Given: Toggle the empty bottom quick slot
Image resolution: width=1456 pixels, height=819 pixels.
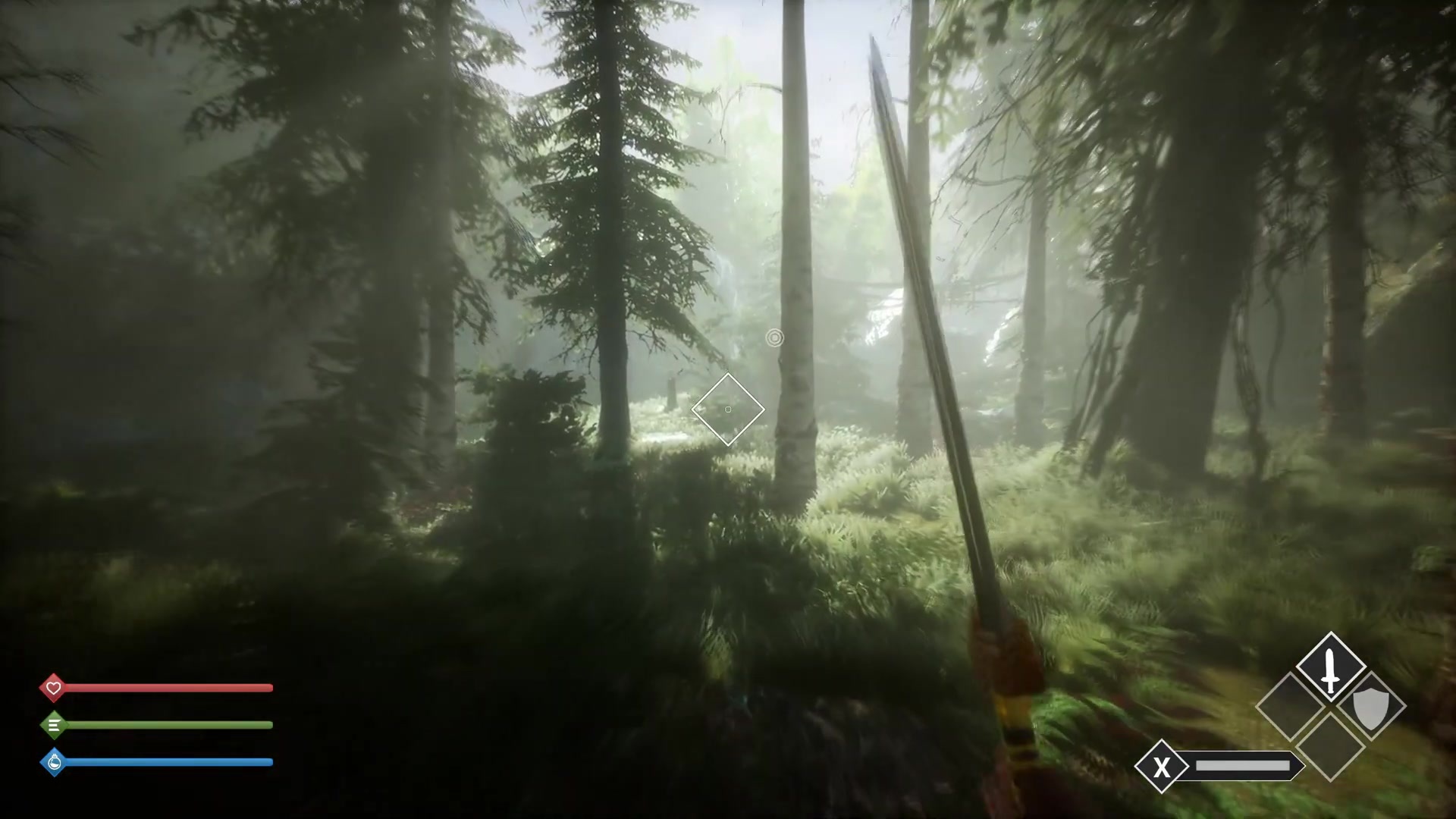Looking at the screenshot, I should (x=1330, y=746).
